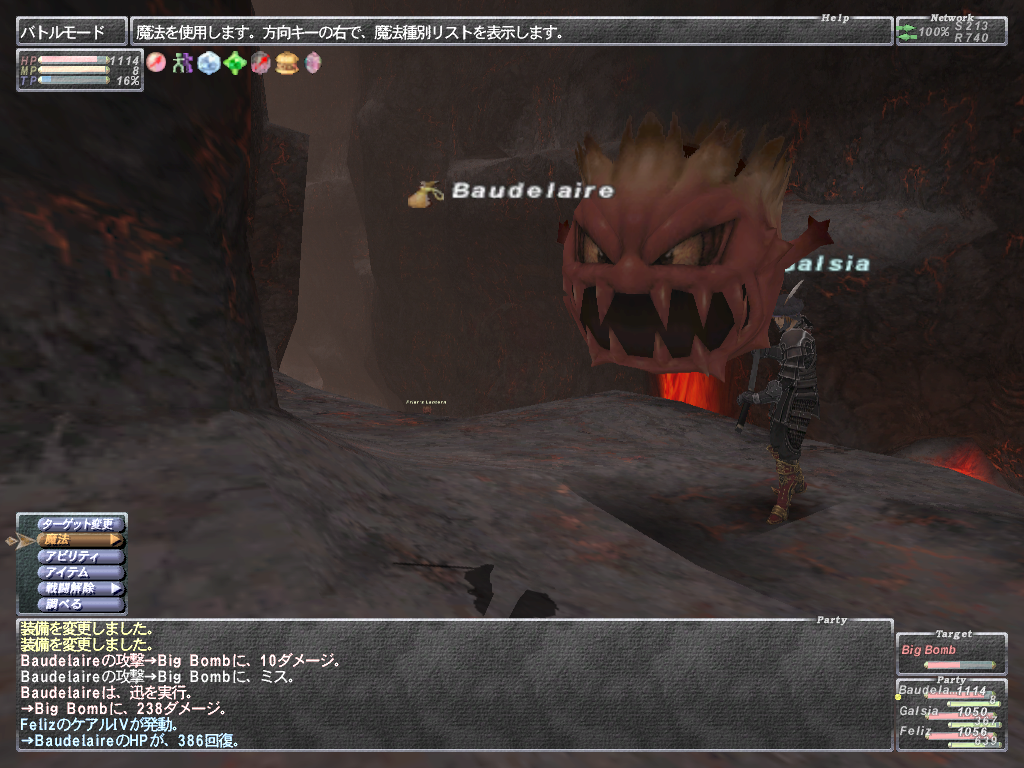Screen dimensions: 1024x768
Task: Choose 調べる to check the target
Action: [x=80, y=604]
